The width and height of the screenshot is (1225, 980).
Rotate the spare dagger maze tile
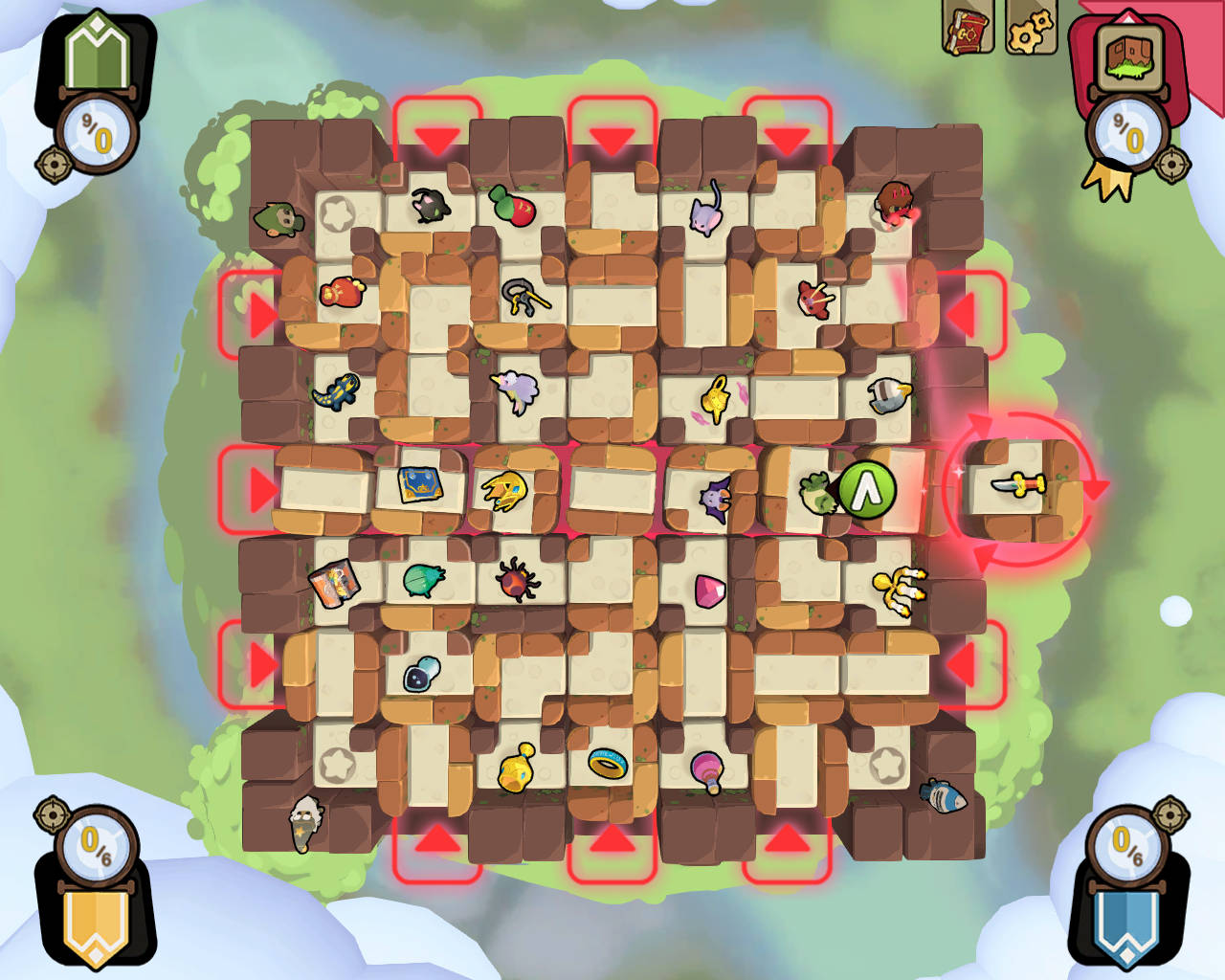[x=1099, y=486]
